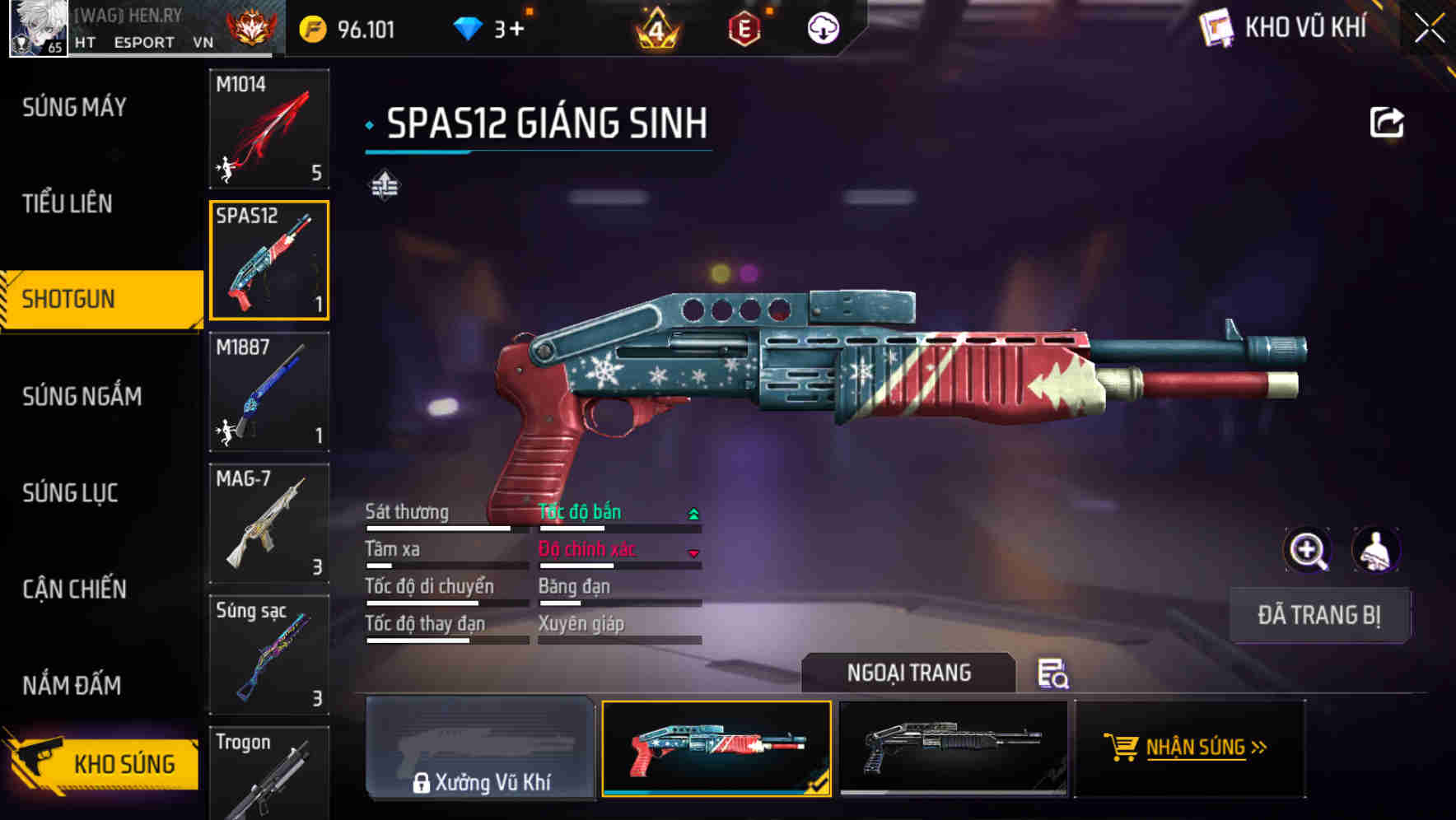This screenshot has height=820, width=1456.
Task: Choose the Cận Chiến category
Action: point(74,589)
